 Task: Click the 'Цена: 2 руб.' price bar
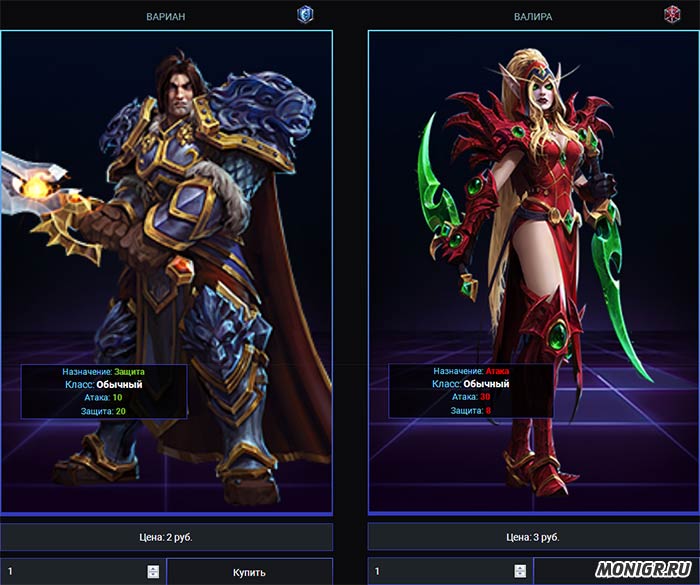pyautogui.click(x=166, y=537)
